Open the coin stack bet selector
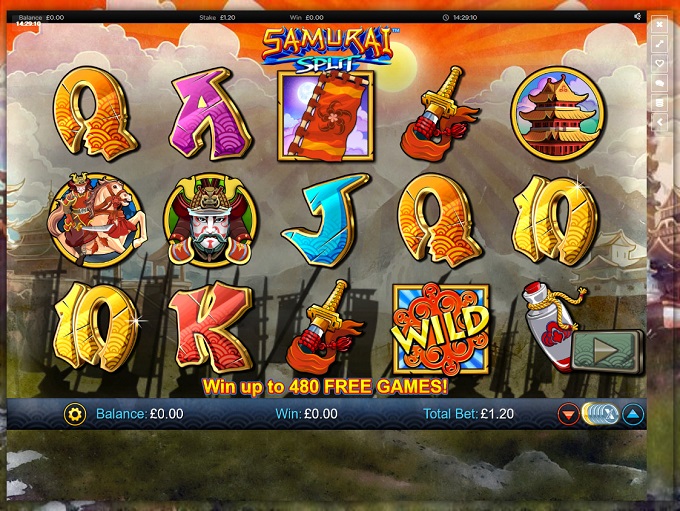 (600, 413)
